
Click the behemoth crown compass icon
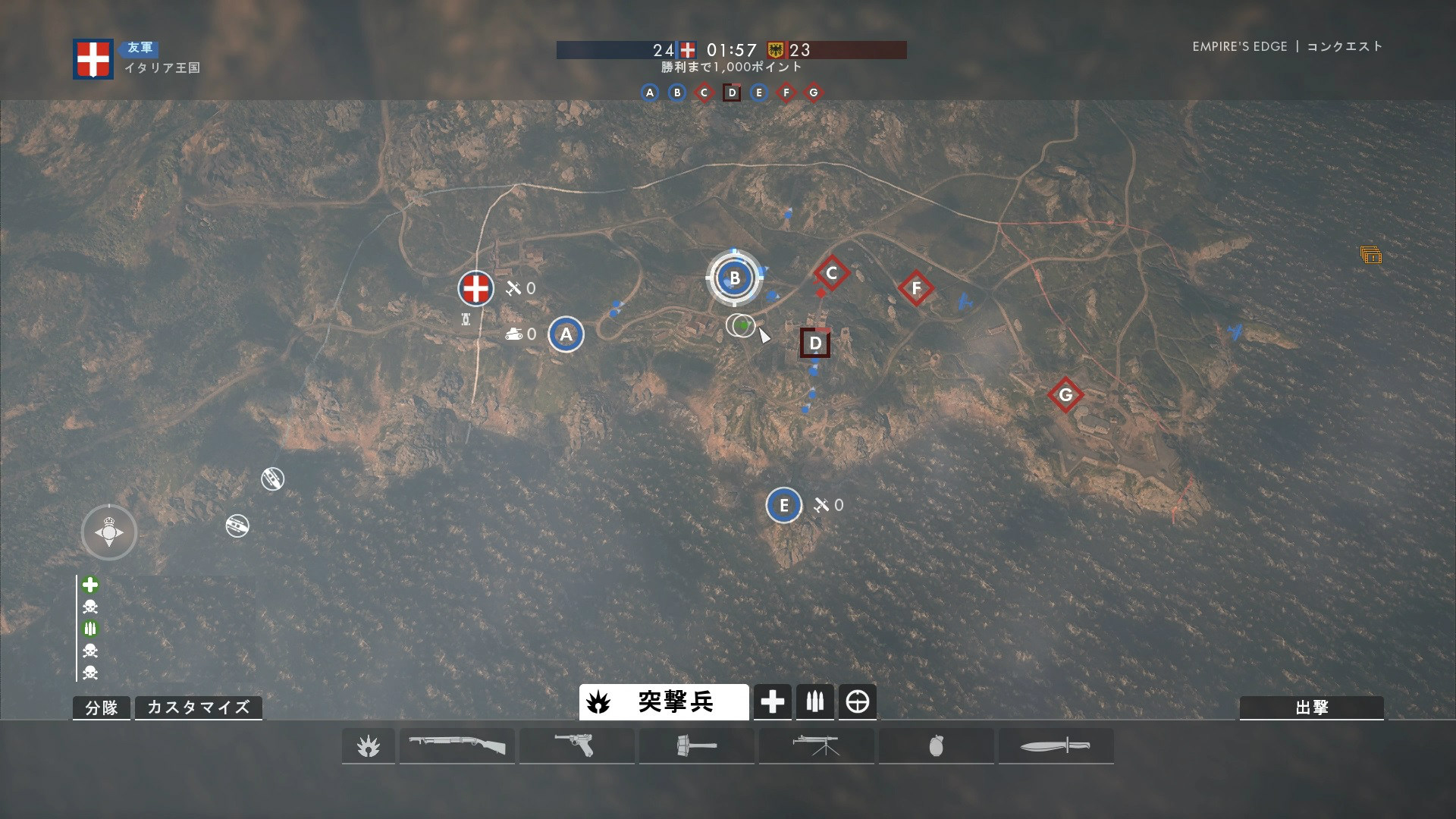click(109, 532)
